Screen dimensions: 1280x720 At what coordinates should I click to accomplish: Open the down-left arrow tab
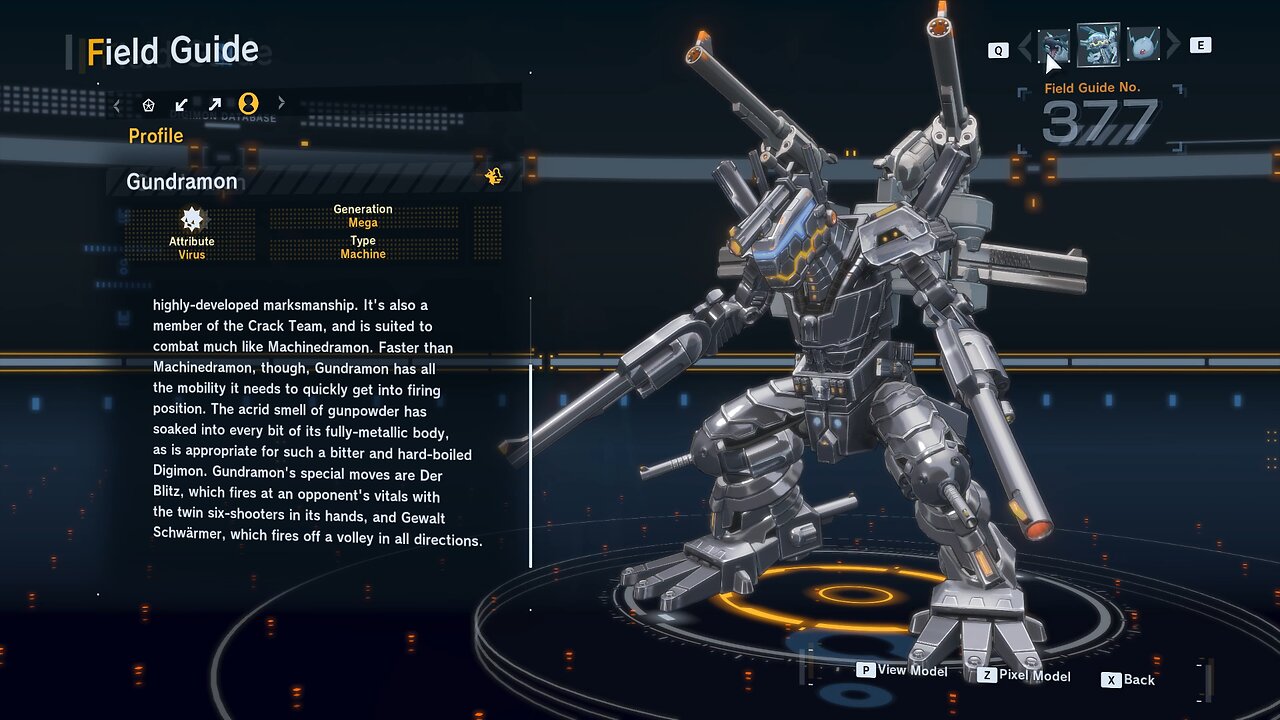coord(181,104)
